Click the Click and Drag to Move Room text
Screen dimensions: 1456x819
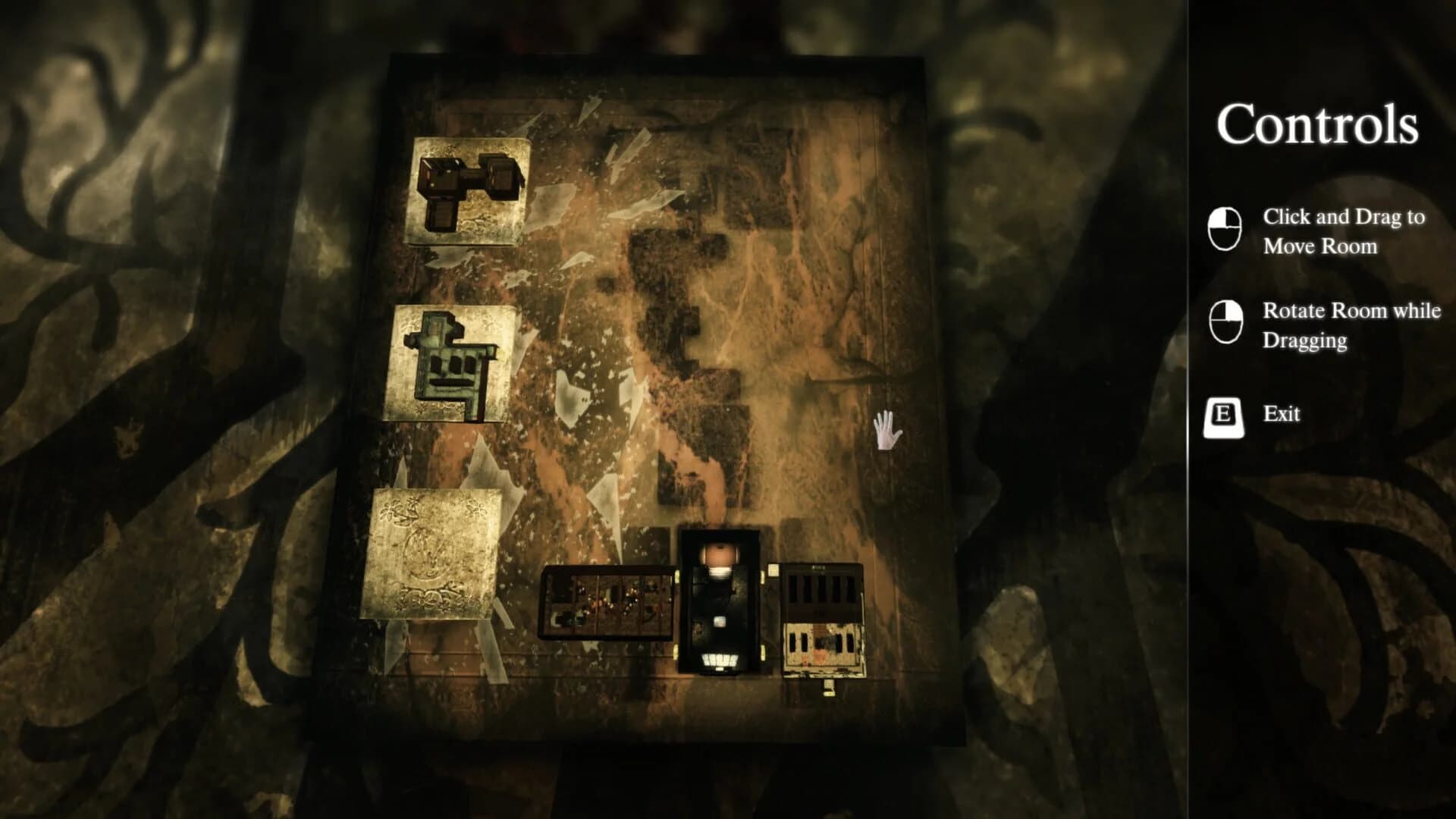pos(1344,234)
